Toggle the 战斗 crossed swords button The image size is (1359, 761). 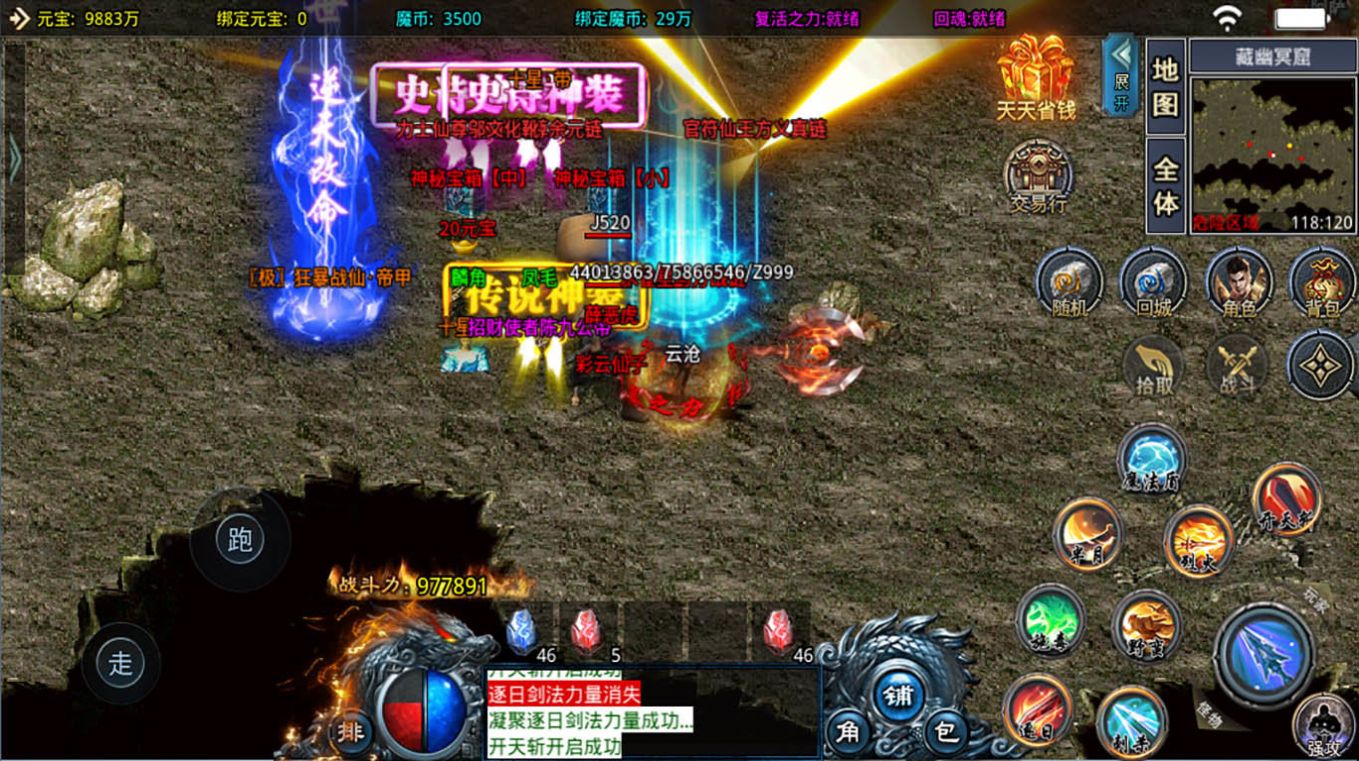pos(1237,366)
